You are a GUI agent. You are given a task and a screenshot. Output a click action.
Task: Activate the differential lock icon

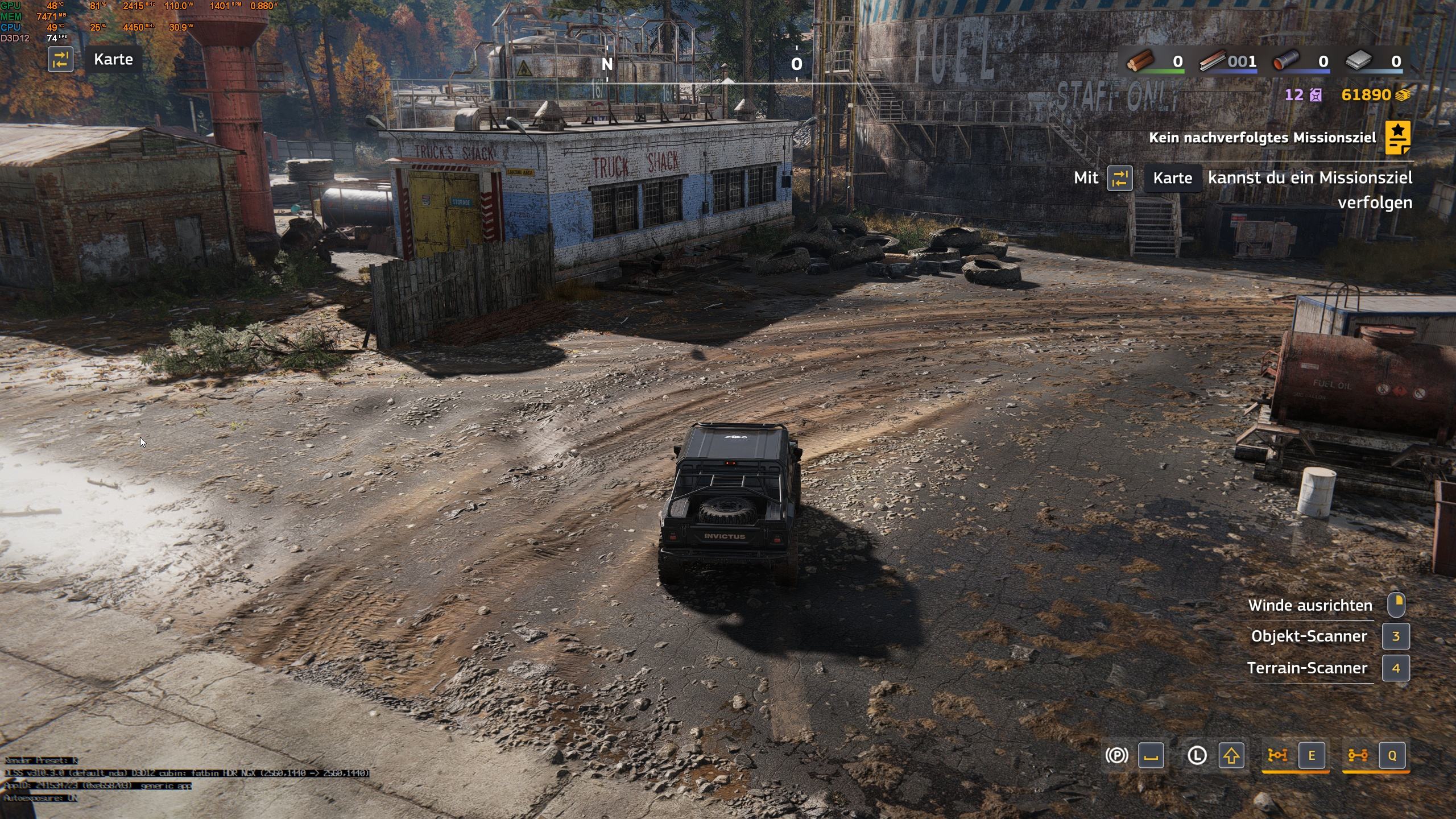[1277, 755]
